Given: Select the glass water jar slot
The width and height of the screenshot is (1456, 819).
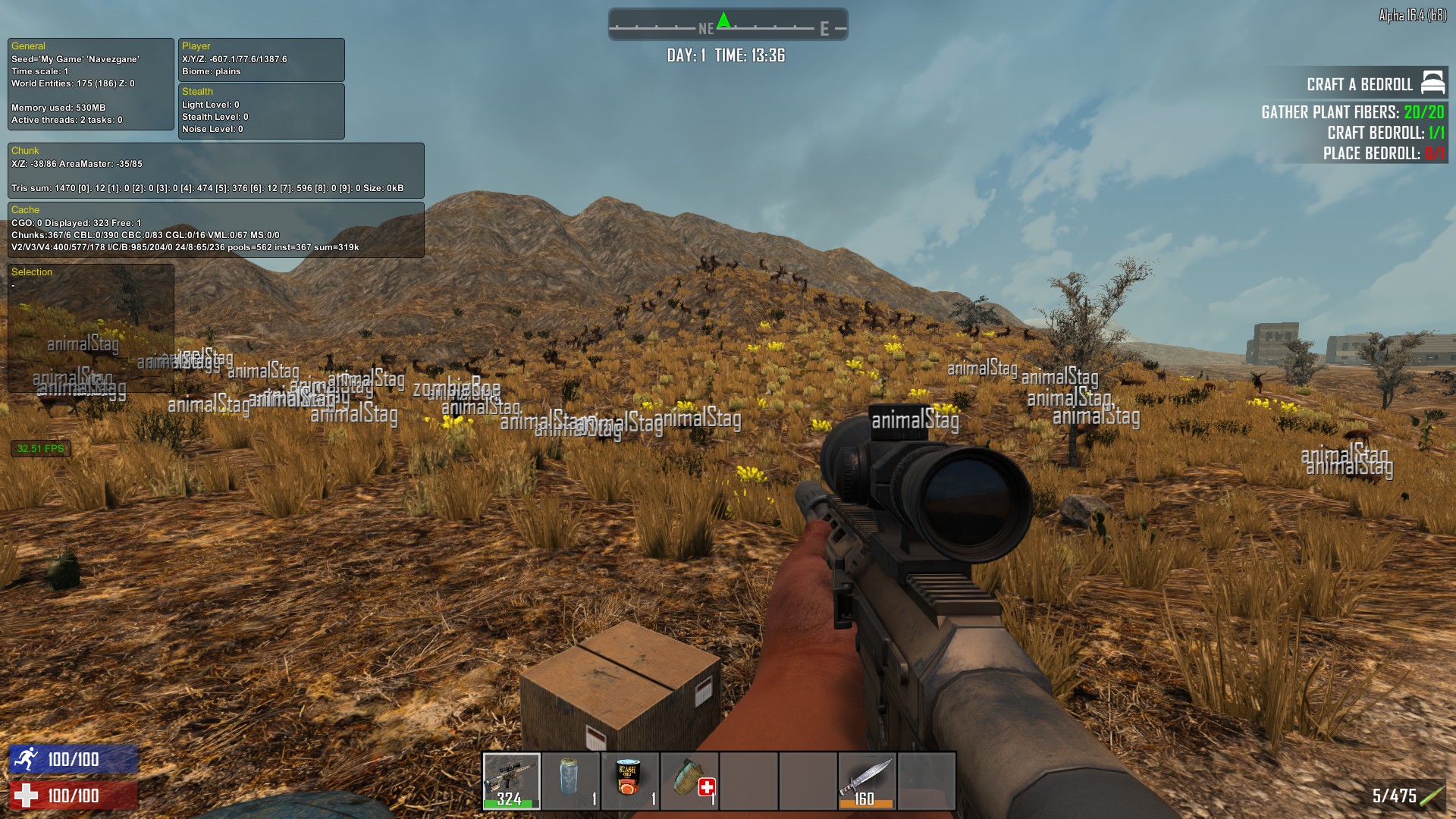Looking at the screenshot, I should (570, 780).
